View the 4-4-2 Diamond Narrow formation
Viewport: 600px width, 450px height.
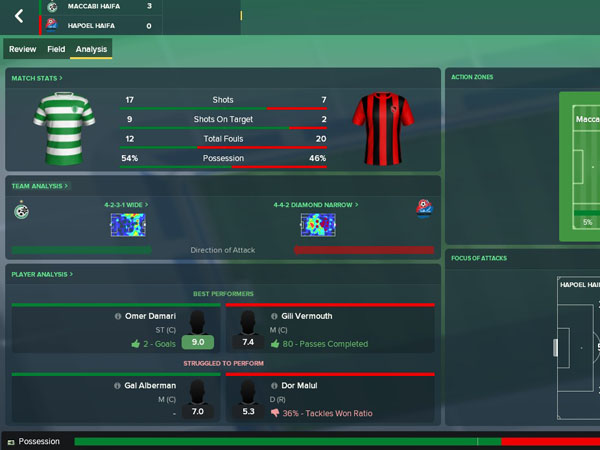[x=315, y=205]
